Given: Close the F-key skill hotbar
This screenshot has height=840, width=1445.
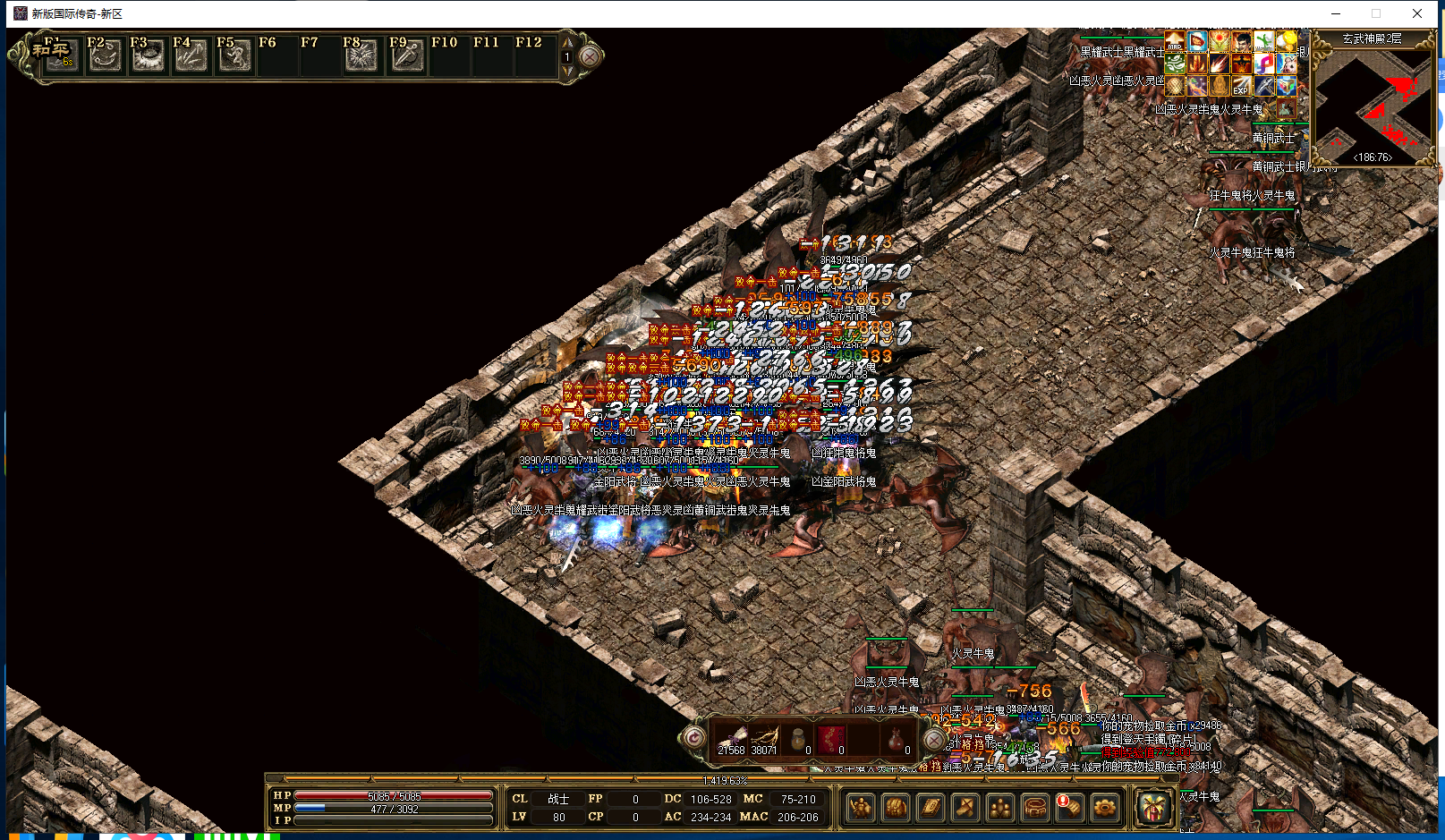Looking at the screenshot, I should [590, 56].
